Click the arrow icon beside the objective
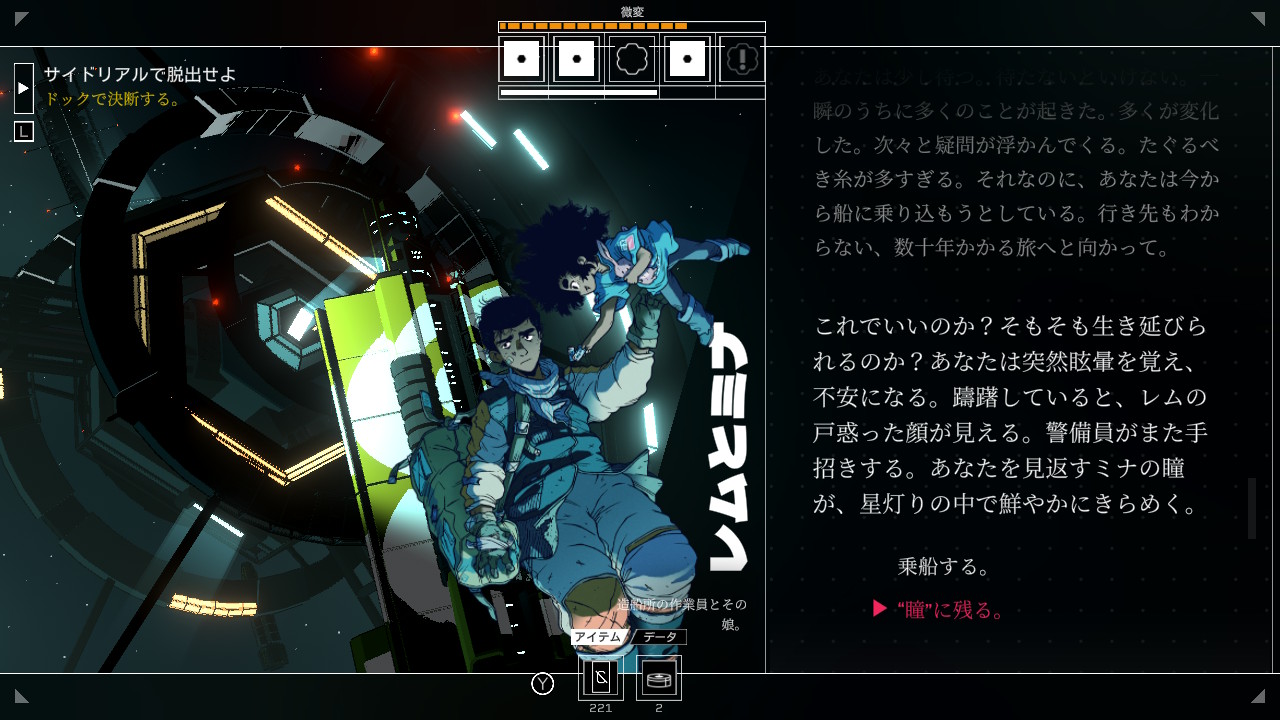Screen dimensions: 1280x720 coord(24,88)
